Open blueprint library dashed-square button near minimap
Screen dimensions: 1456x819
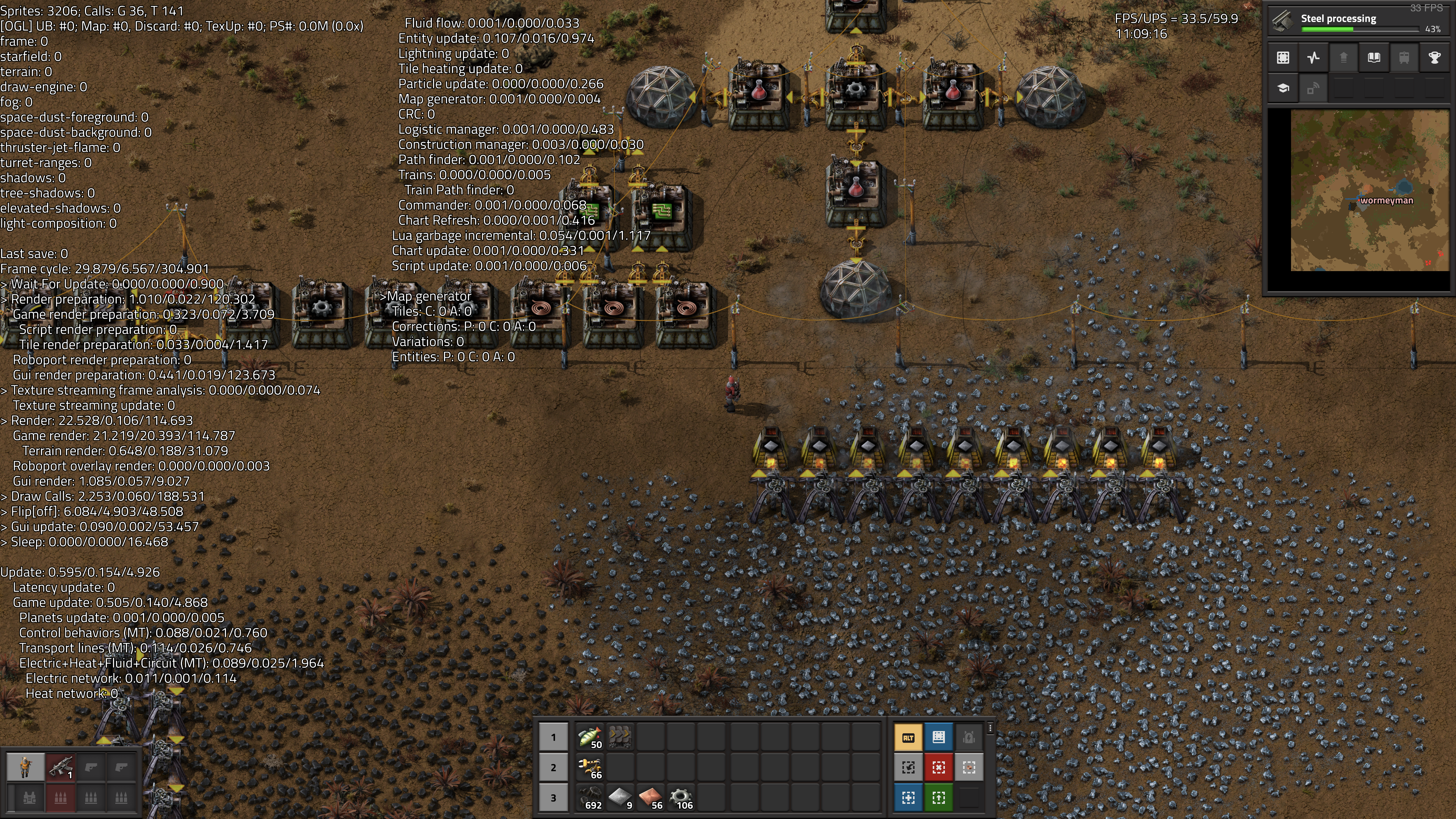[1283, 58]
